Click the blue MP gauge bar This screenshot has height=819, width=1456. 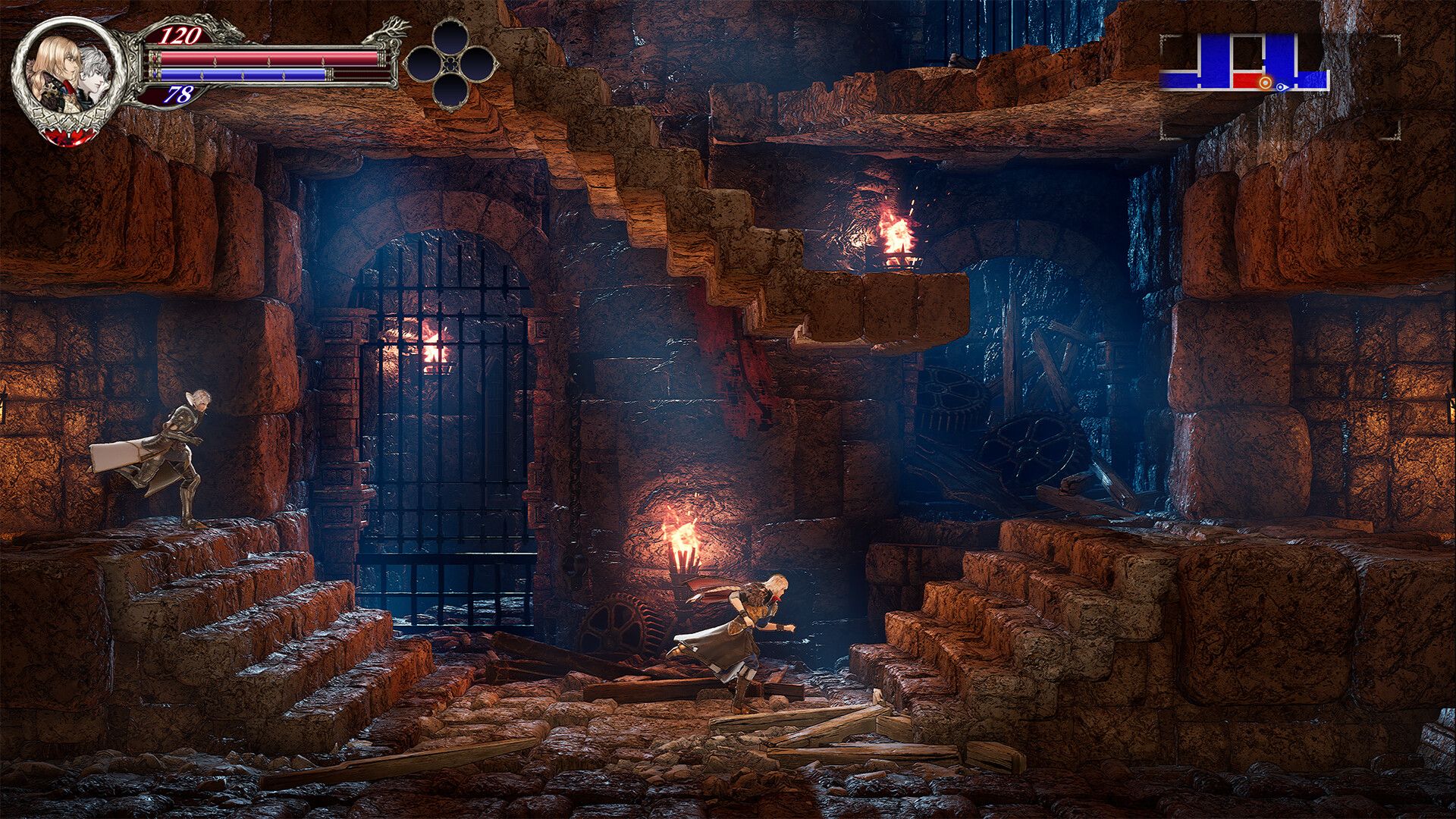(243, 74)
